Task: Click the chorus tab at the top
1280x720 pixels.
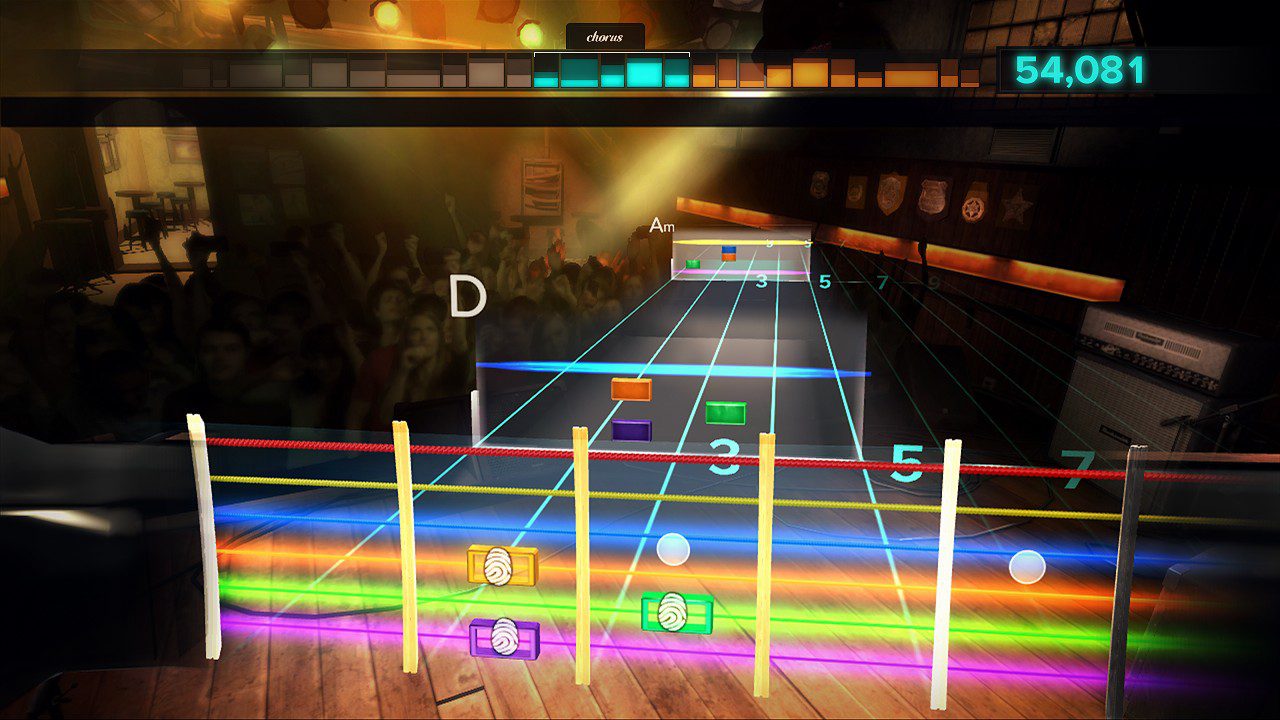Action: pyautogui.click(x=605, y=36)
